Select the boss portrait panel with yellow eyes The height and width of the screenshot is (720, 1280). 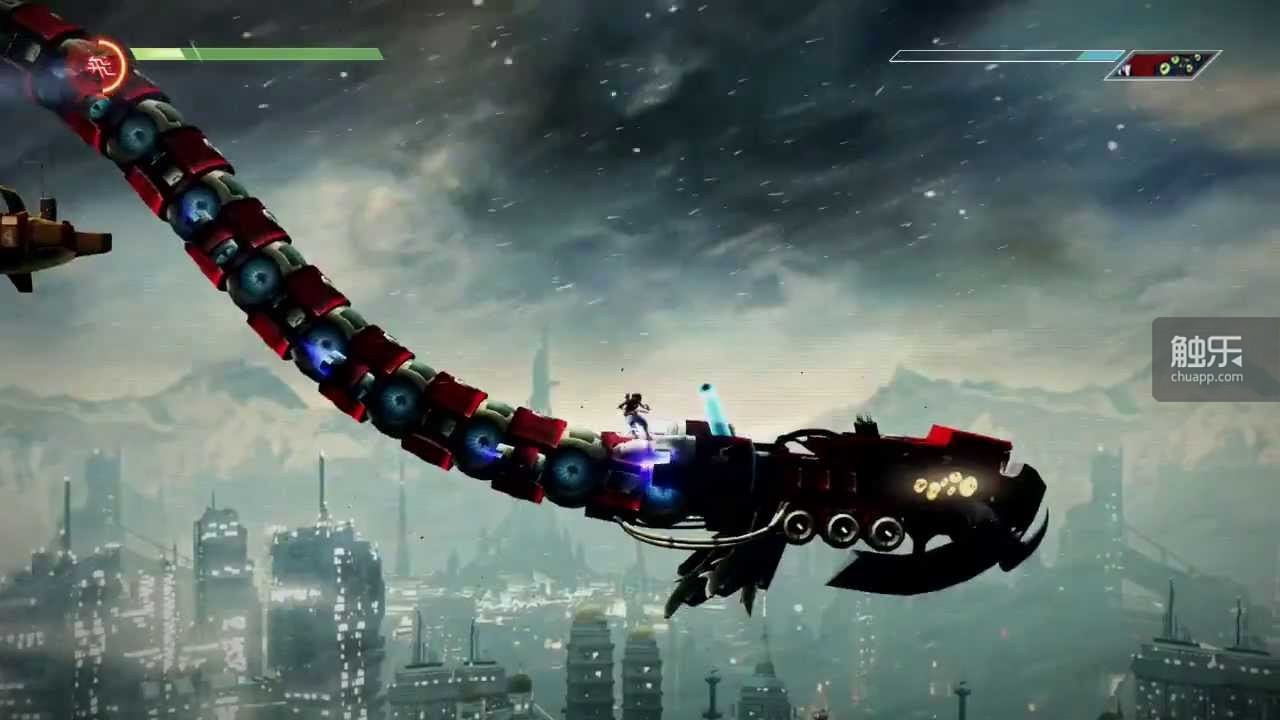1162,66
